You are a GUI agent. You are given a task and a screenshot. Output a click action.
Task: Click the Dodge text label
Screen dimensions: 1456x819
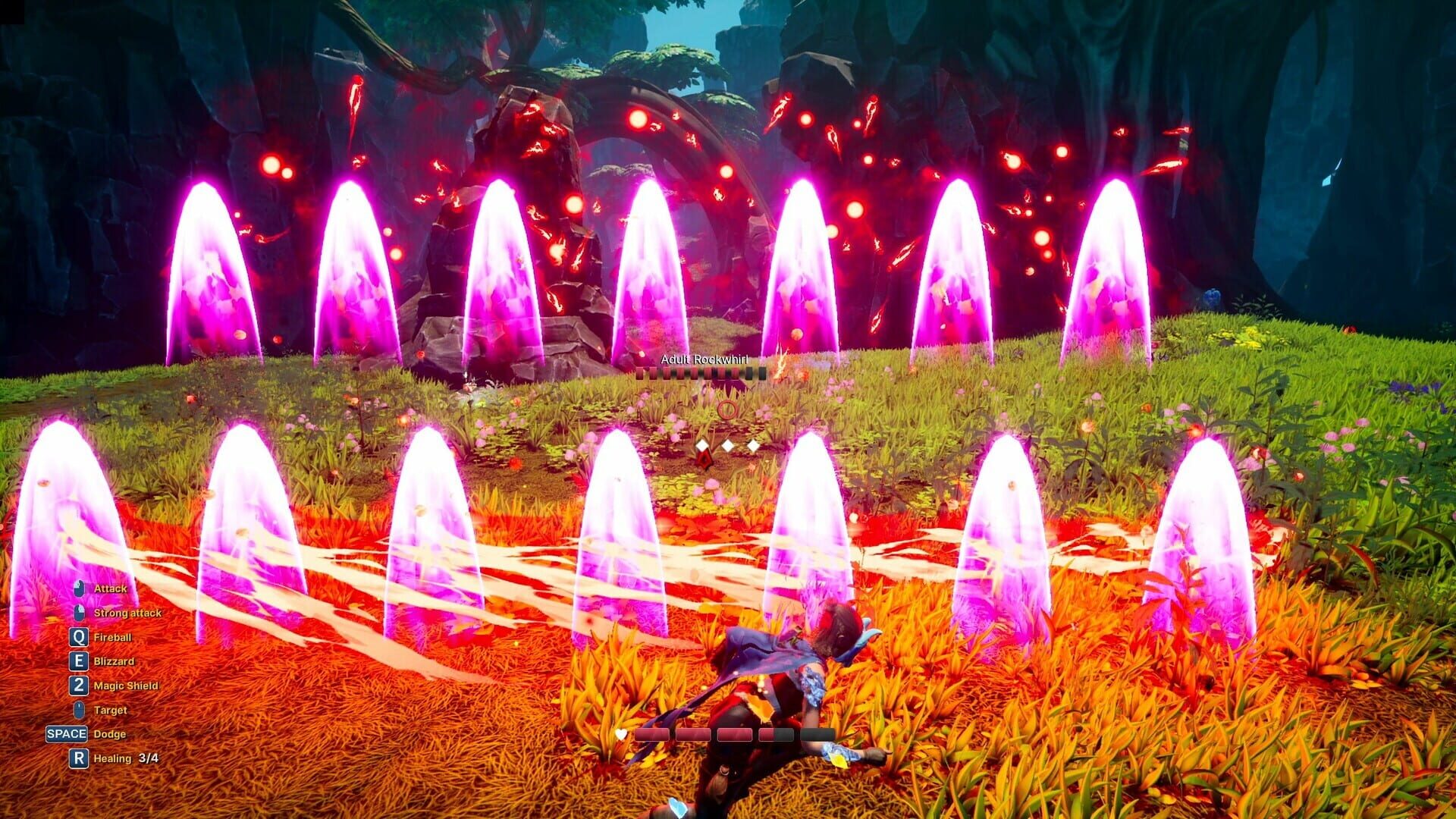(x=110, y=734)
